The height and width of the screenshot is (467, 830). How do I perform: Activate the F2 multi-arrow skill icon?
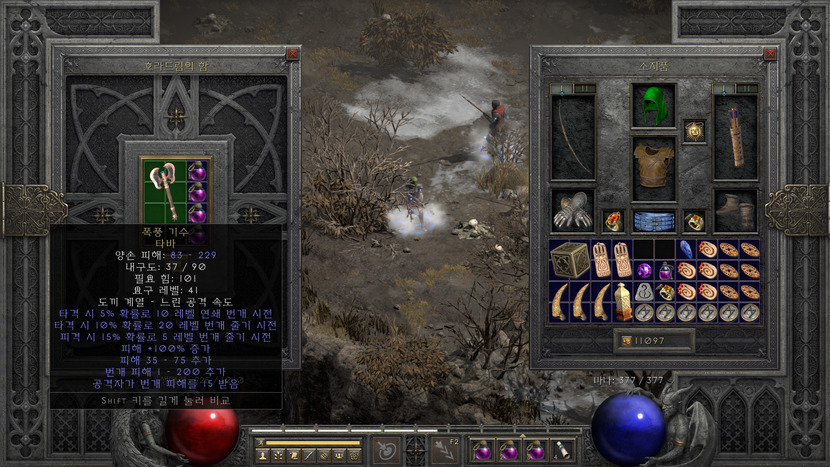pyautogui.click(x=446, y=451)
